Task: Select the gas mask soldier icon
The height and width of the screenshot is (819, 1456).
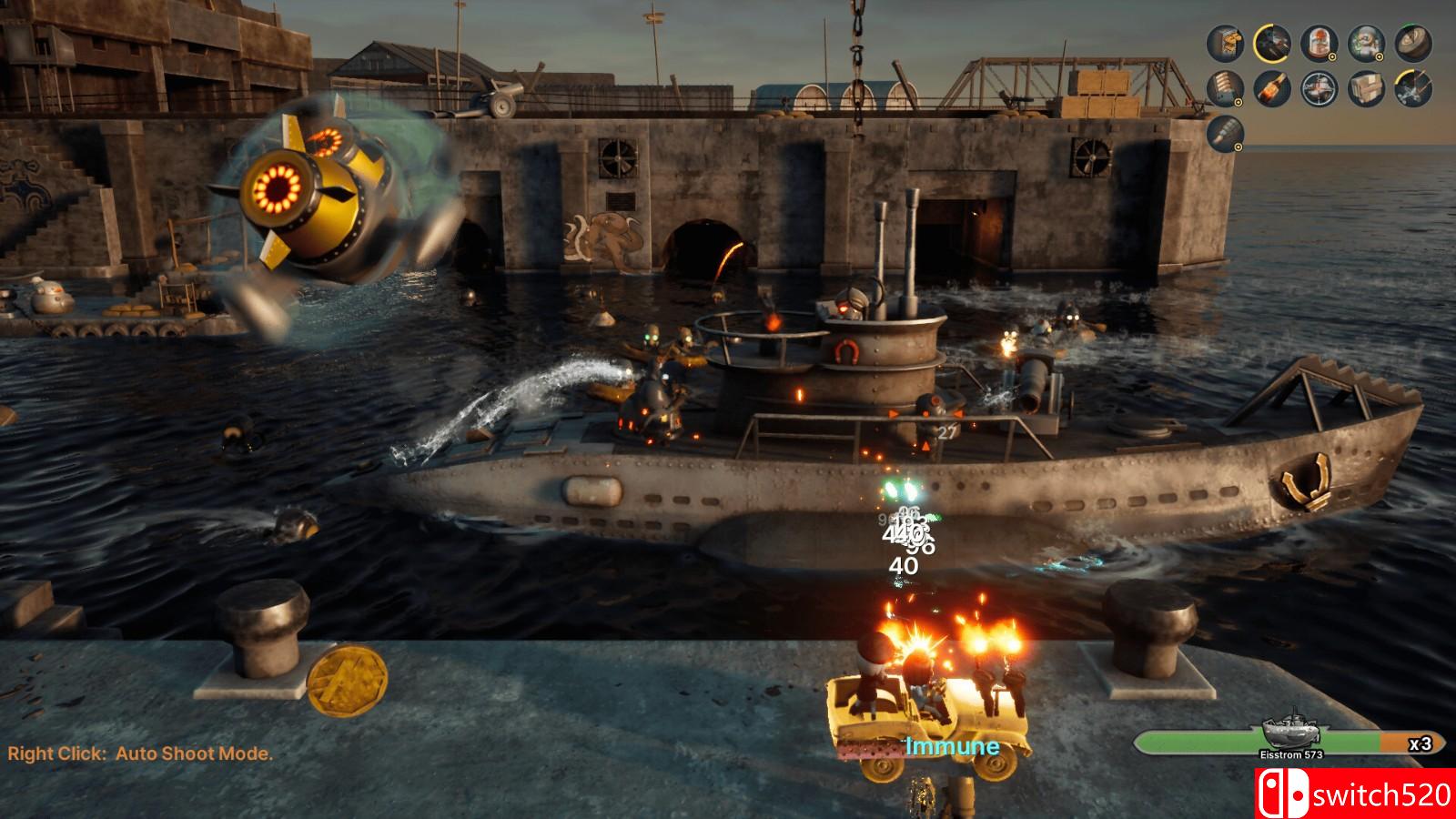Action: coord(1366,43)
